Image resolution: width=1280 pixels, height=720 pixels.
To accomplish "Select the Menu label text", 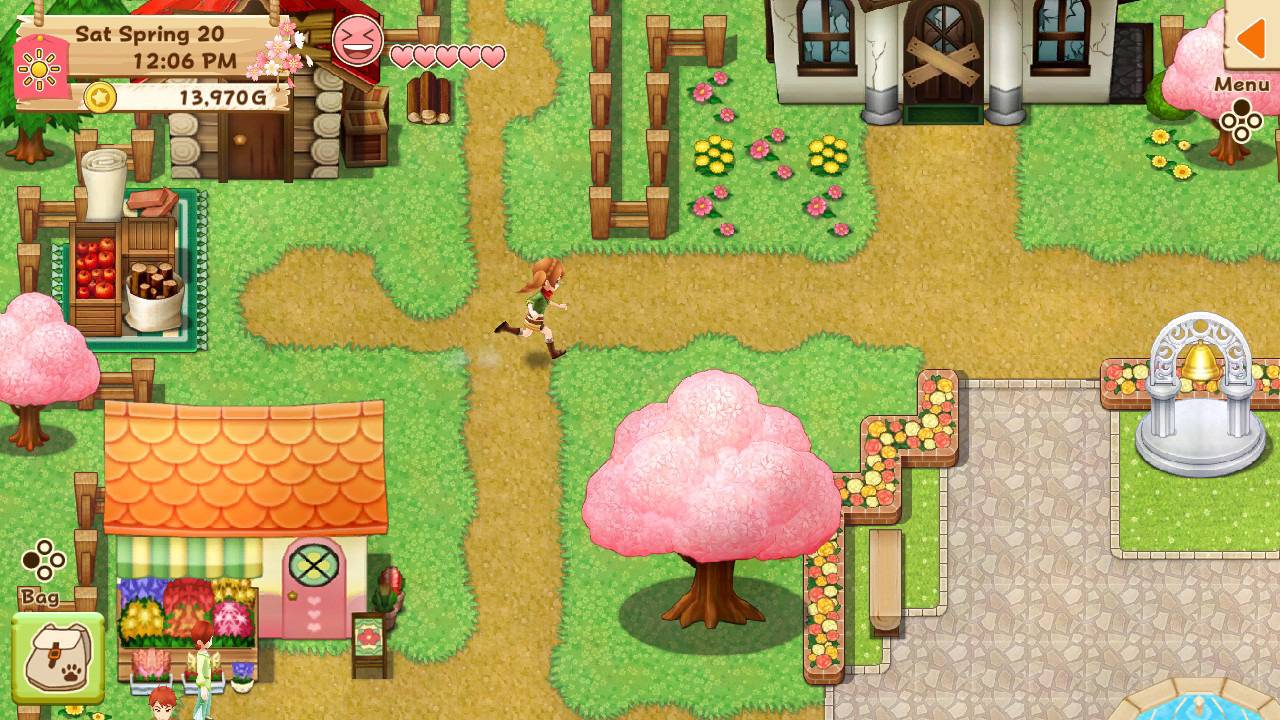I will click(x=1241, y=86).
